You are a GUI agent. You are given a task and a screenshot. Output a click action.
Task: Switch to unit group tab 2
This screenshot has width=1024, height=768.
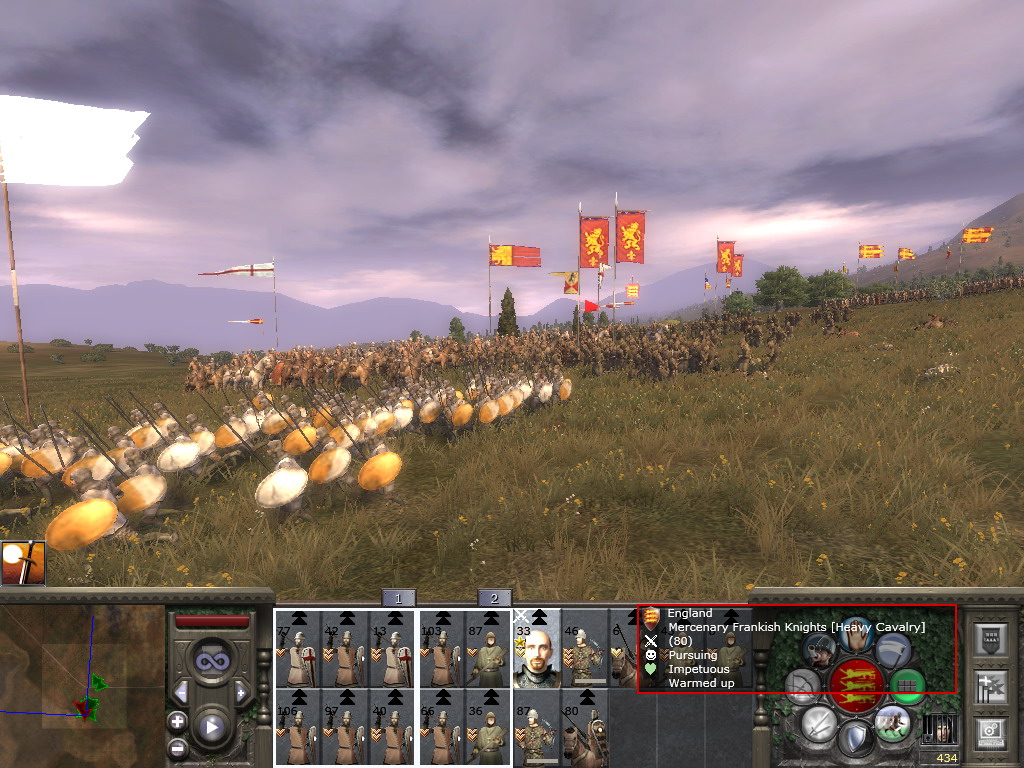[x=494, y=598]
